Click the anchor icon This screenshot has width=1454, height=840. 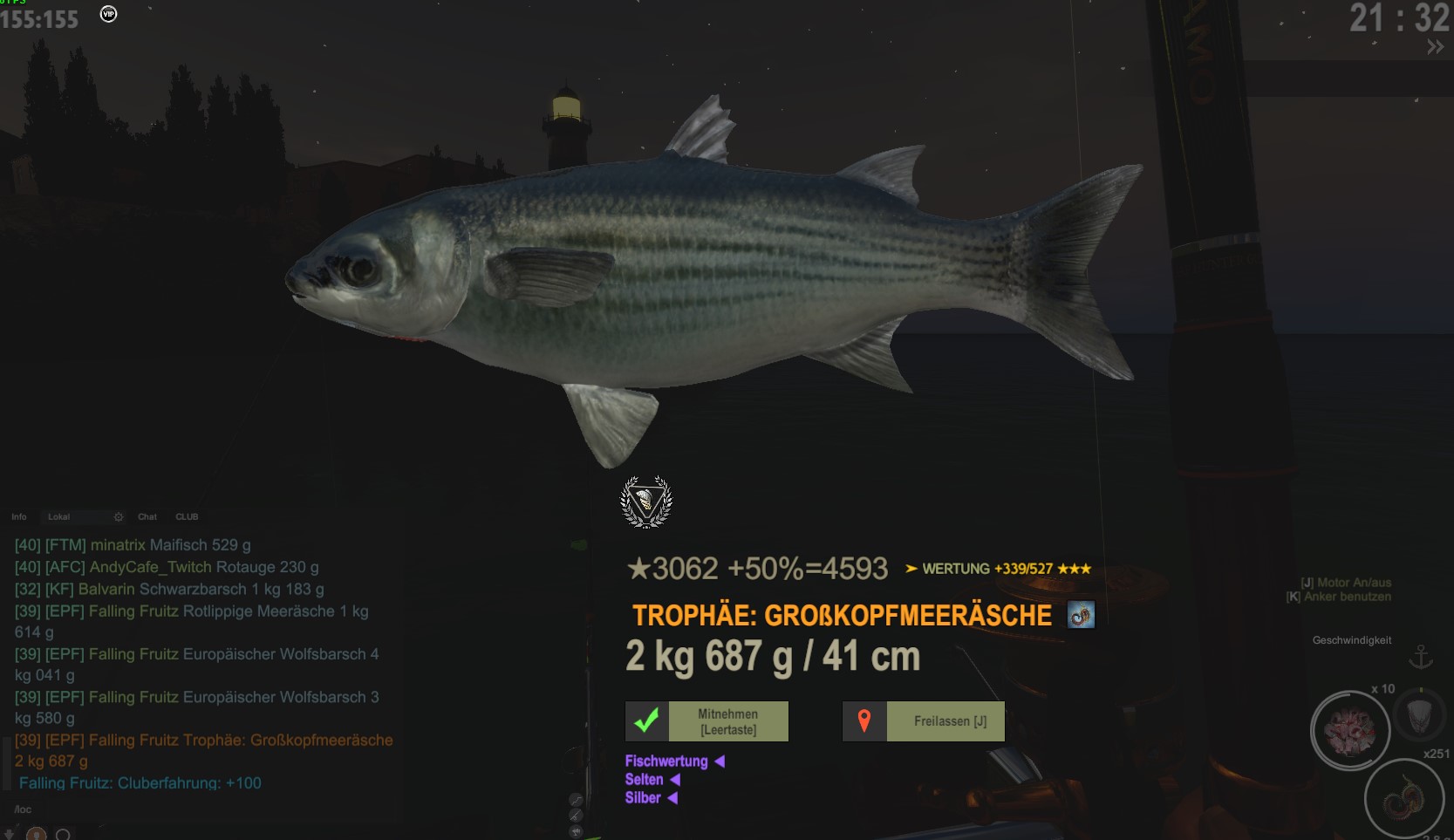1422,657
